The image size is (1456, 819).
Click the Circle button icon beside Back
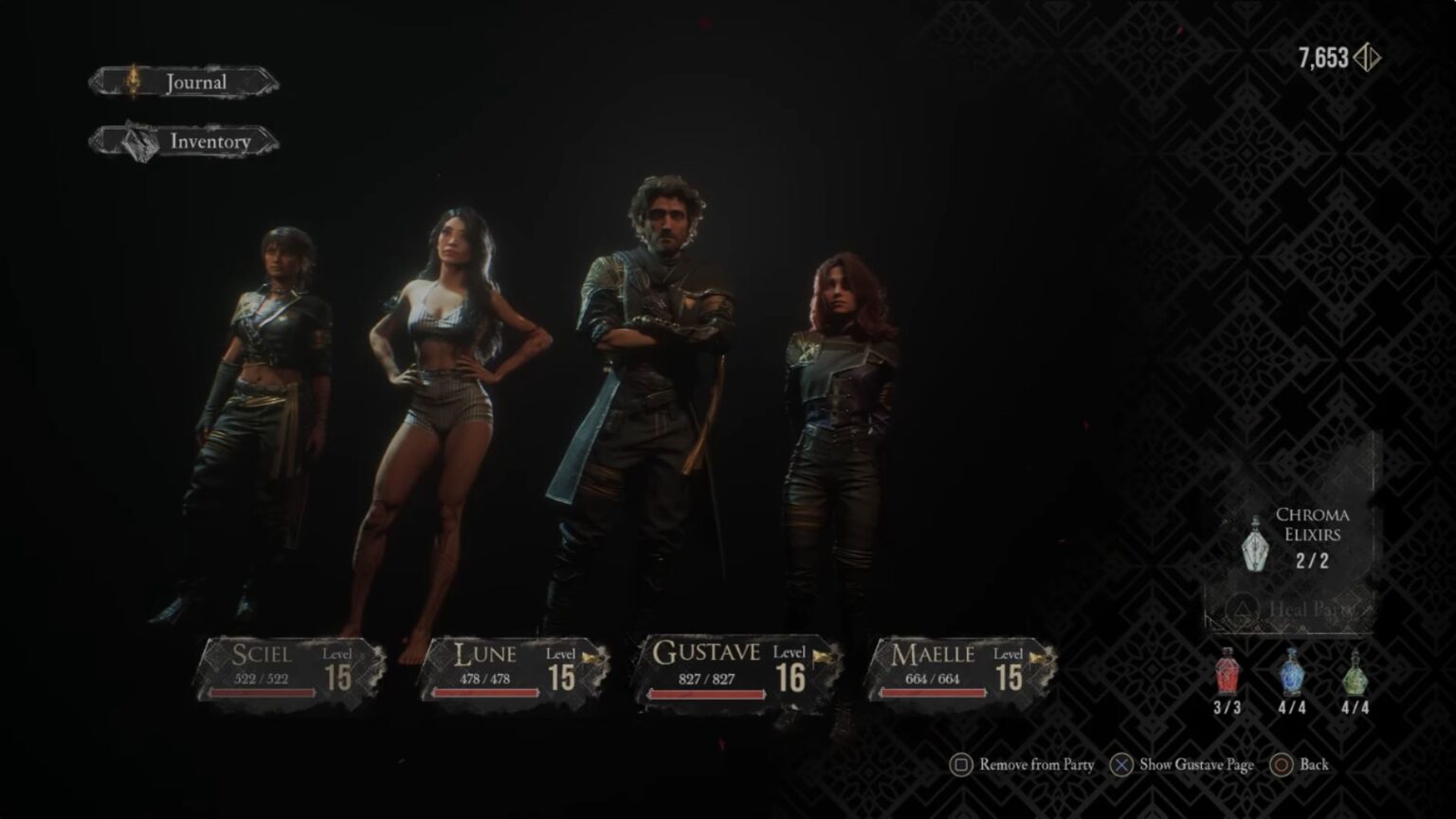(x=1282, y=764)
